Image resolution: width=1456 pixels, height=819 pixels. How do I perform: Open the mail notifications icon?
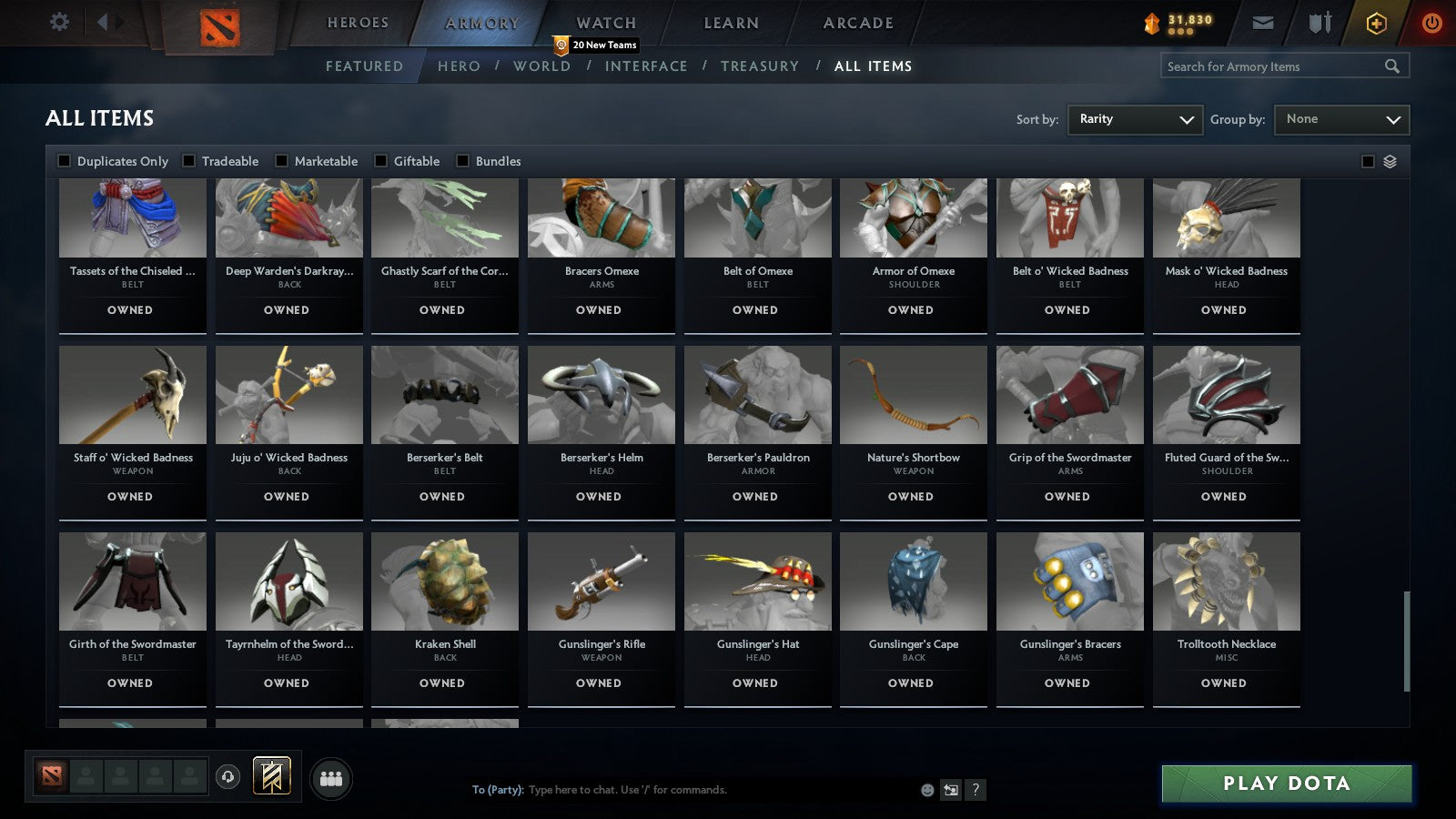pyautogui.click(x=1264, y=23)
